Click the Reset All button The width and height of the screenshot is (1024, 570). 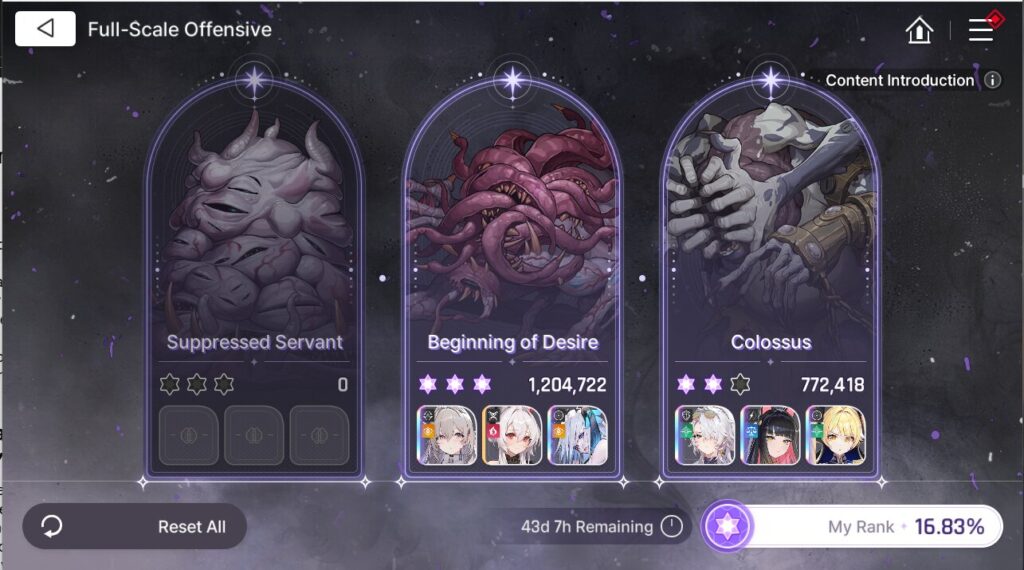(x=135, y=526)
